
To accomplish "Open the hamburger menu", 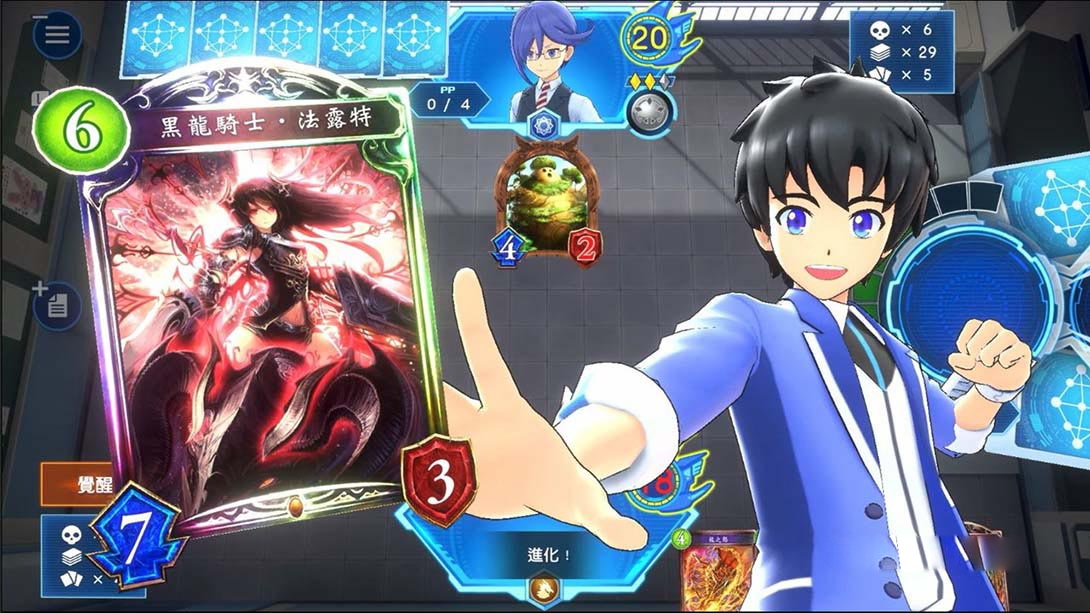I will coord(57,34).
